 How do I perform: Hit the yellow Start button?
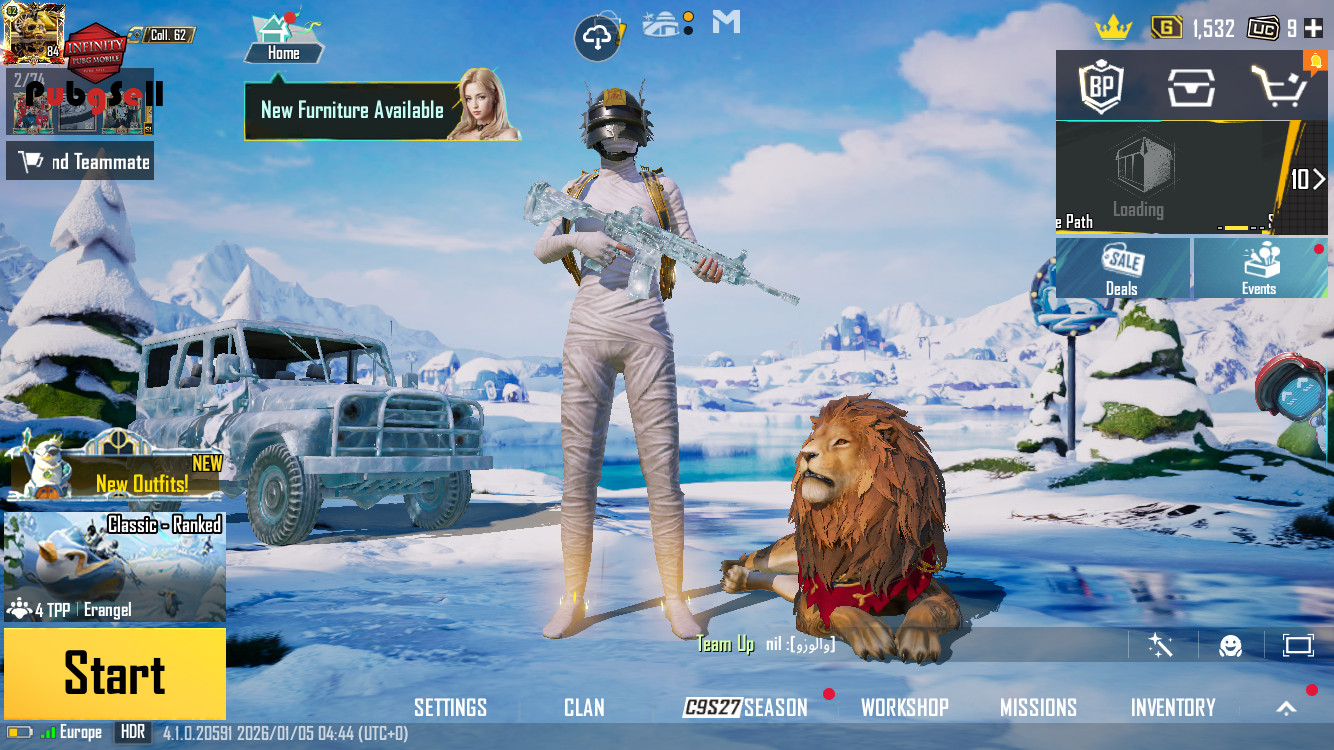tap(114, 673)
